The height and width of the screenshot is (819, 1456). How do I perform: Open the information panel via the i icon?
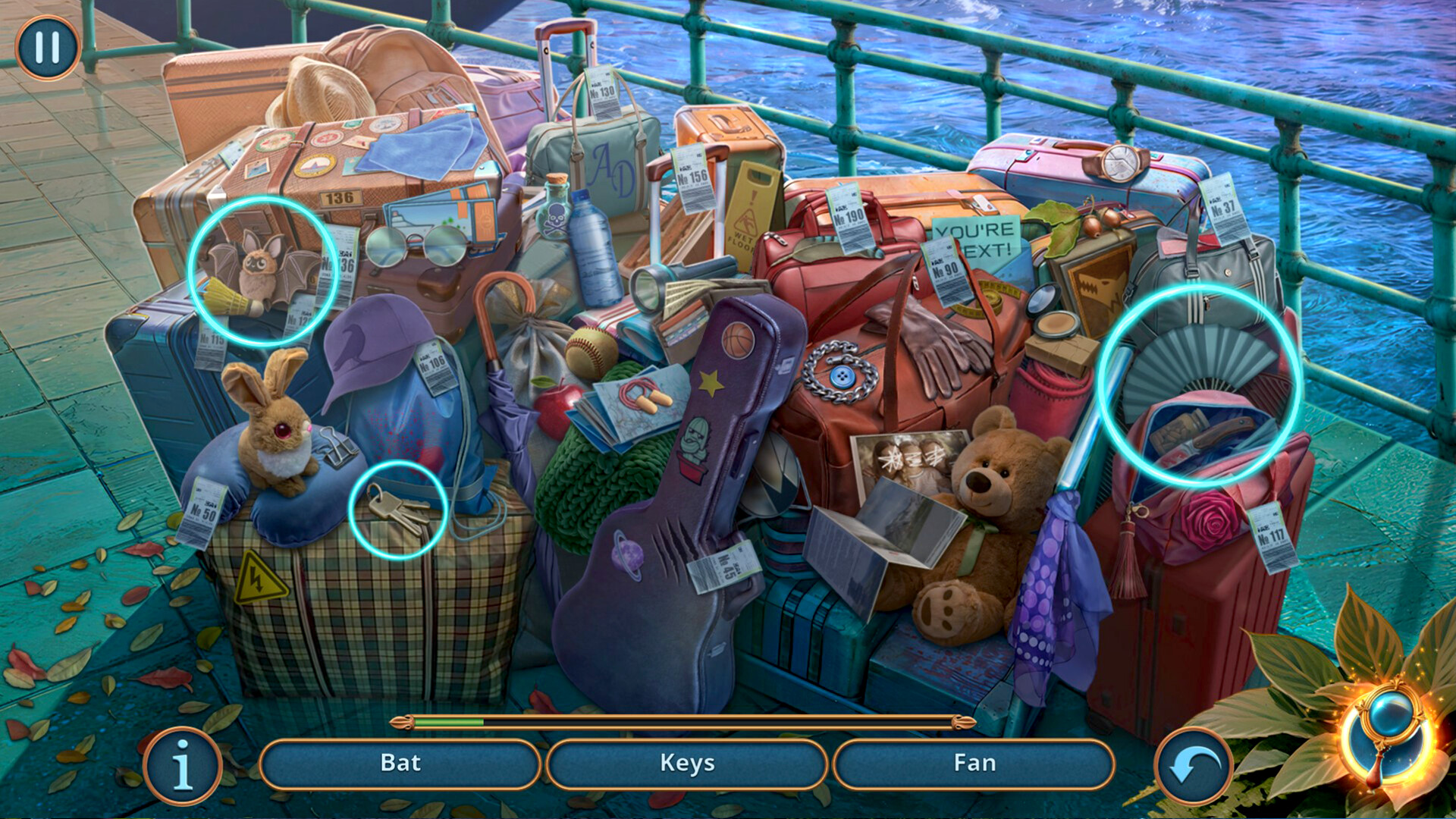click(182, 764)
